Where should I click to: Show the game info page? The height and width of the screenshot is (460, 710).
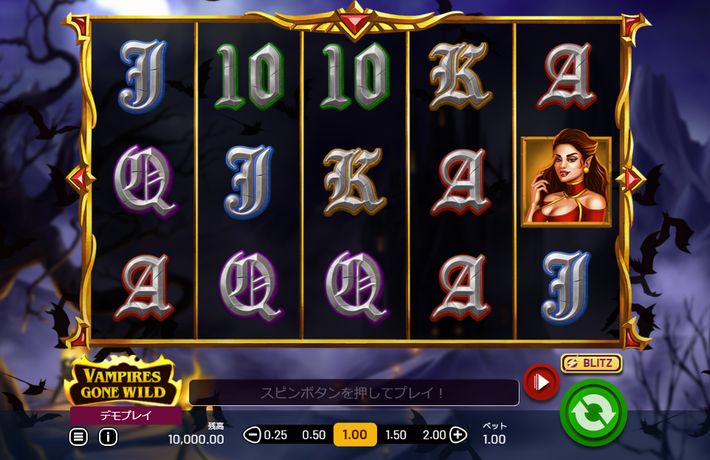(x=107, y=436)
